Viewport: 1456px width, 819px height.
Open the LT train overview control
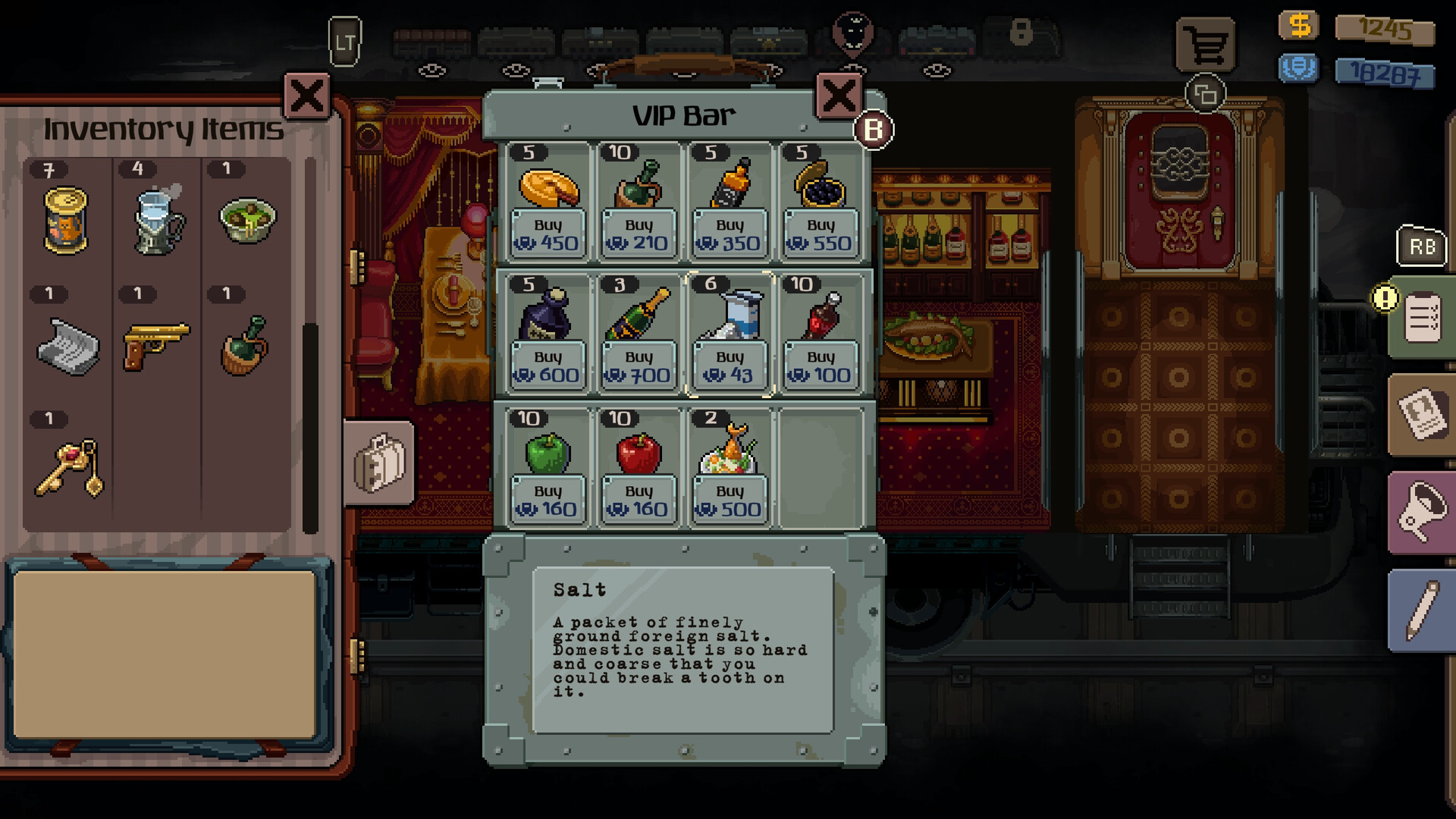[344, 42]
